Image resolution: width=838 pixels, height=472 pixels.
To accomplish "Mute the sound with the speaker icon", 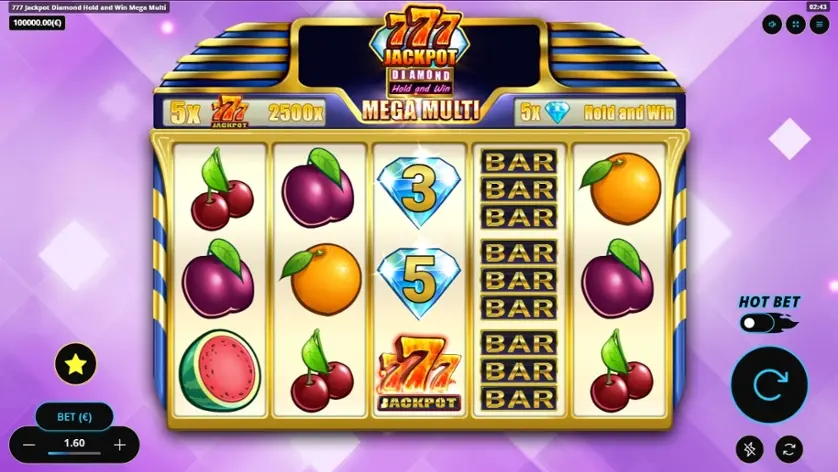I will (773, 24).
